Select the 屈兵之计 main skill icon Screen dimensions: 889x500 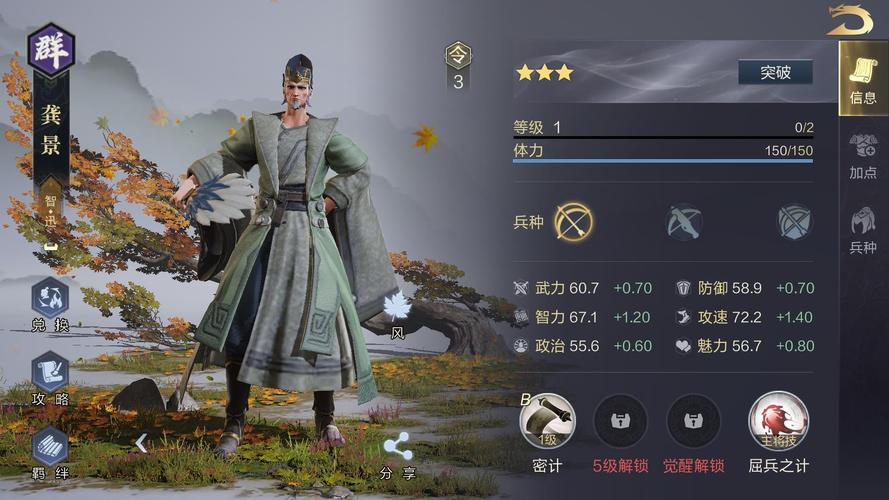point(778,421)
